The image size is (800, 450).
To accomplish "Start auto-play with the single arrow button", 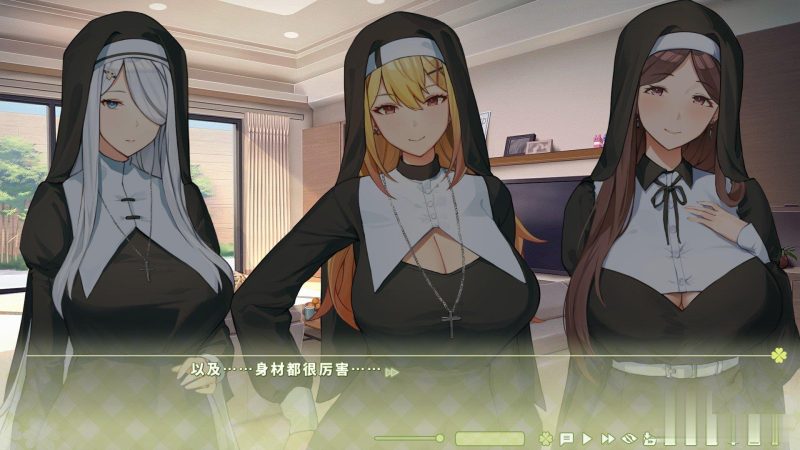I will coord(586,438).
